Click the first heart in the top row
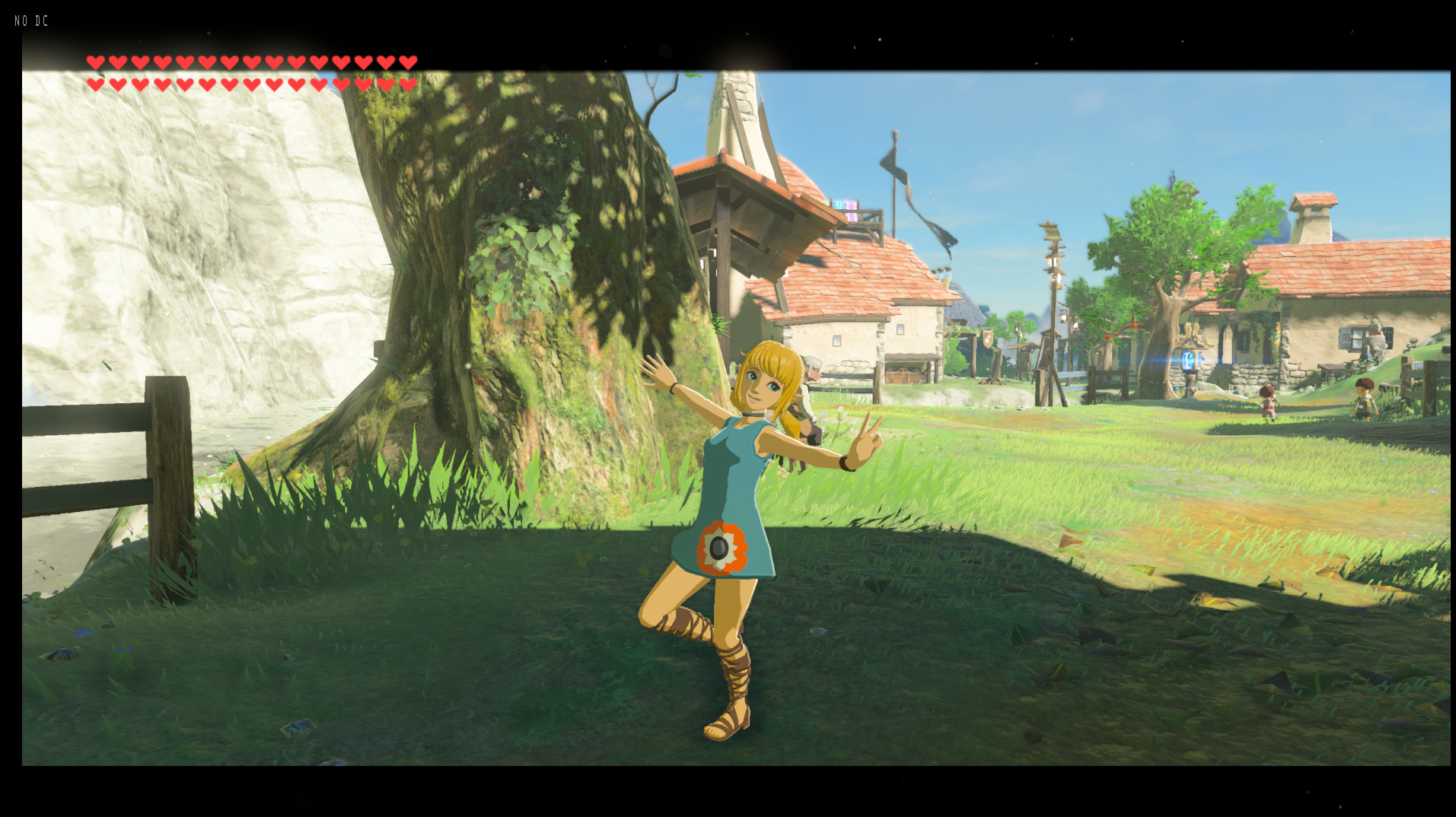 pyautogui.click(x=96, y=62)
